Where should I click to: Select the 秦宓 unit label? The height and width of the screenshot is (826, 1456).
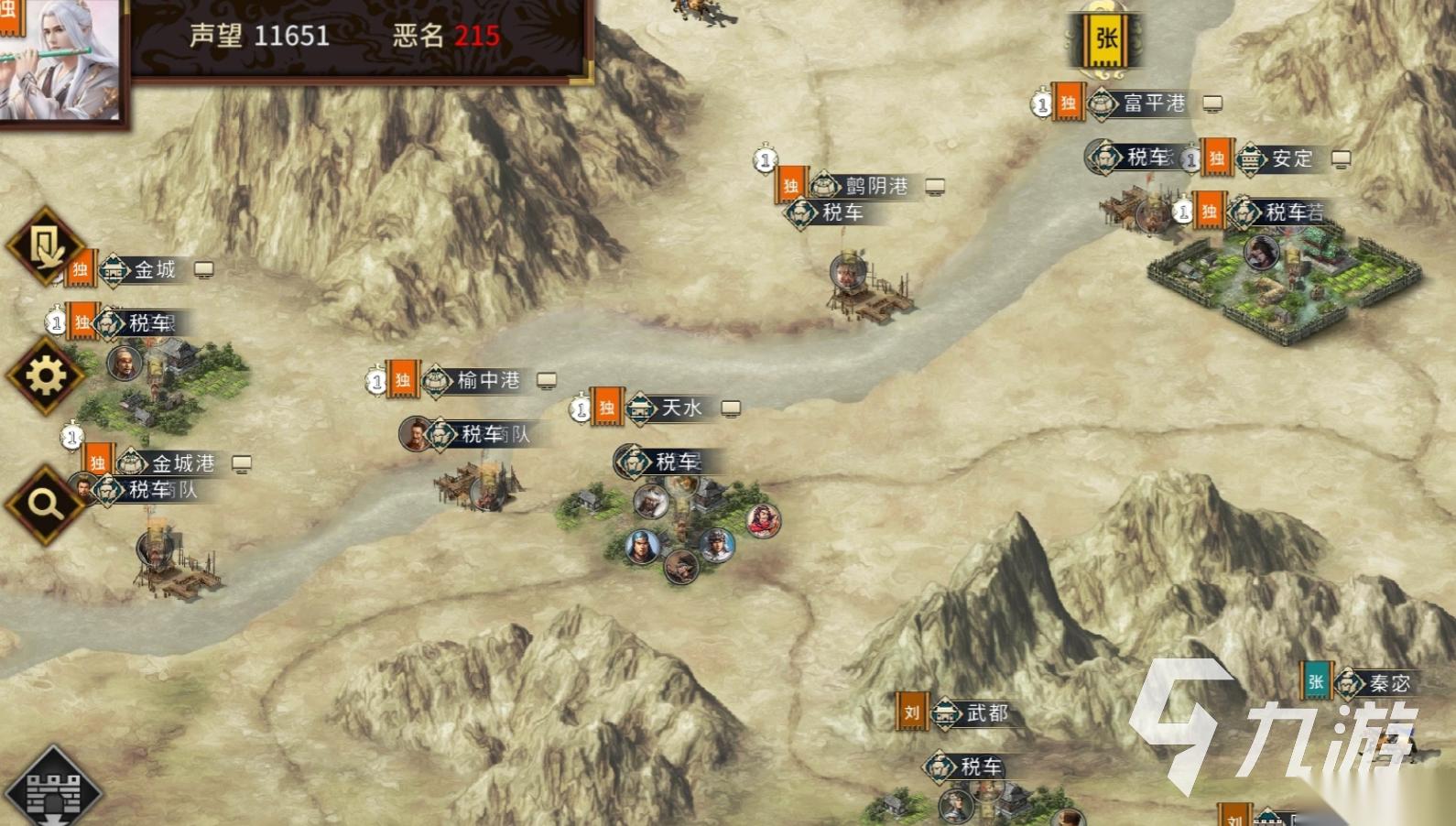1388,684
